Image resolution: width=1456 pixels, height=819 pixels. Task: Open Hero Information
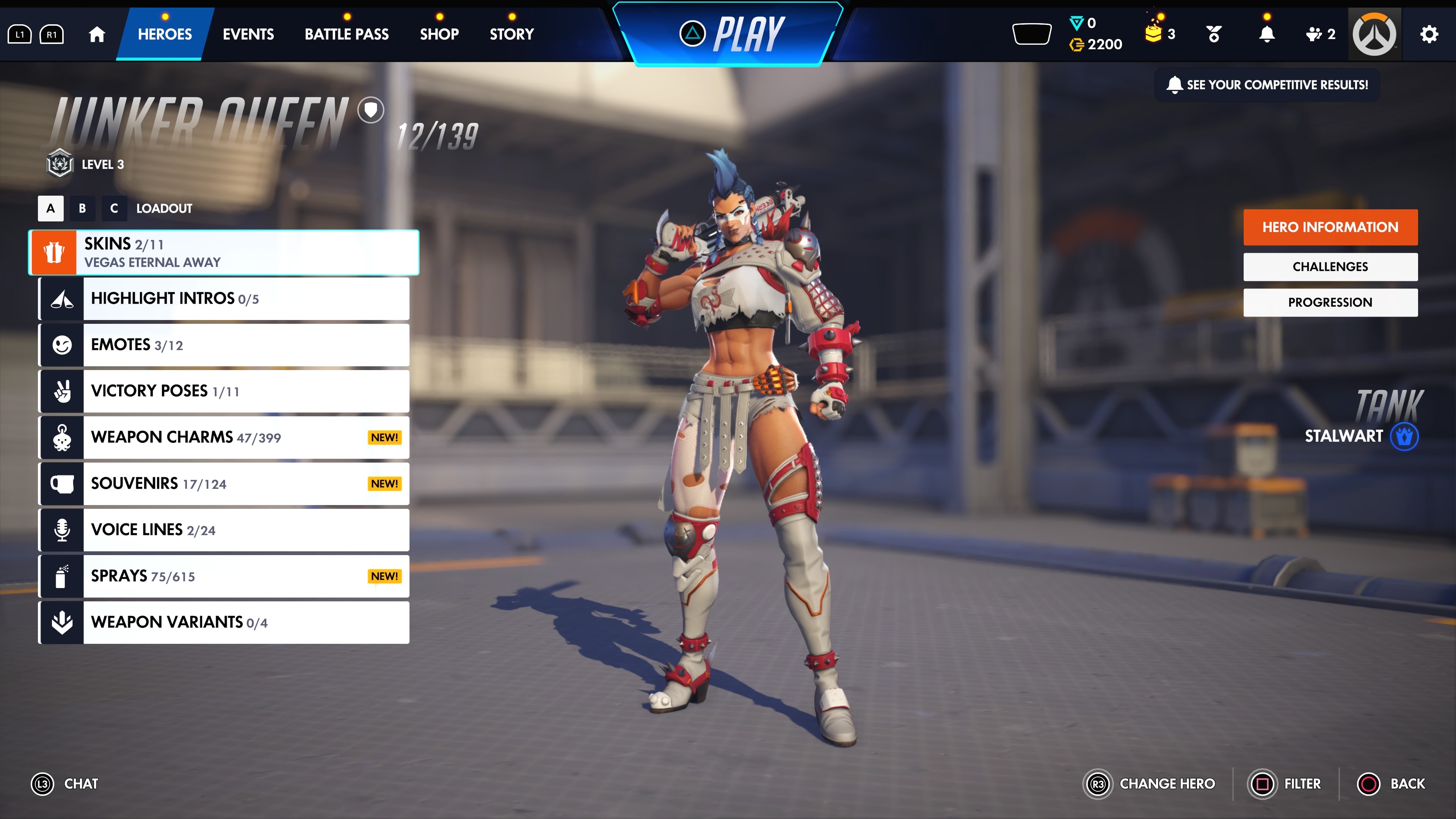[1330, 227]
